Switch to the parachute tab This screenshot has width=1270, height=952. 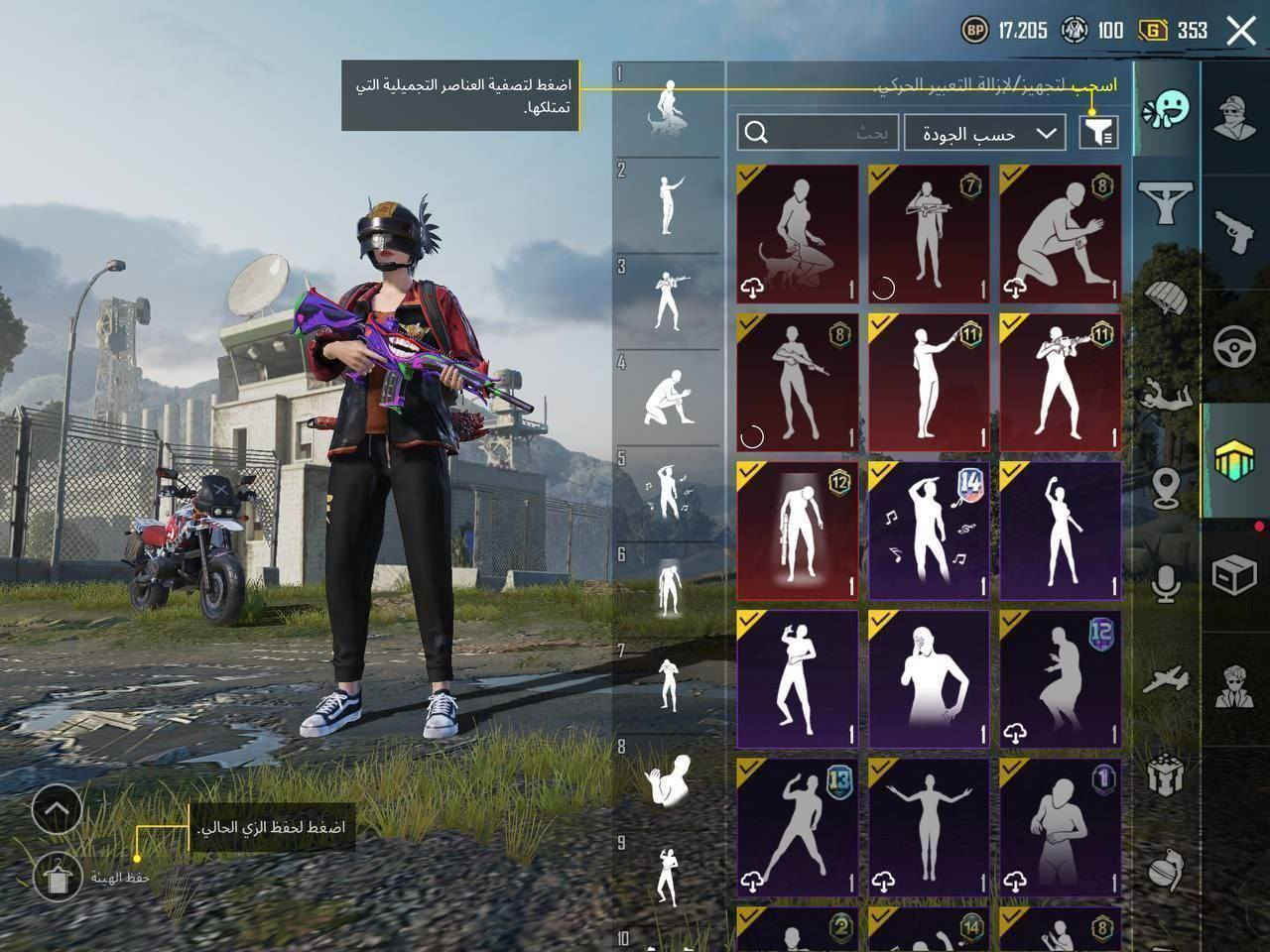(1166, 297)
